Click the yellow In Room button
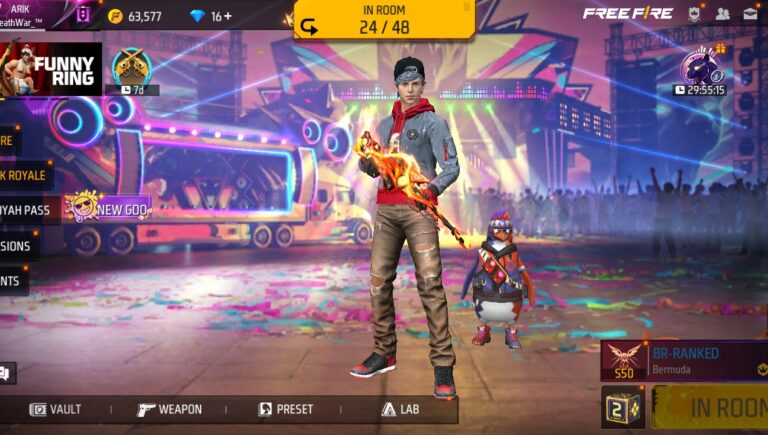The image size is (768, 435). pyautogui.click(x=714, y=408)
